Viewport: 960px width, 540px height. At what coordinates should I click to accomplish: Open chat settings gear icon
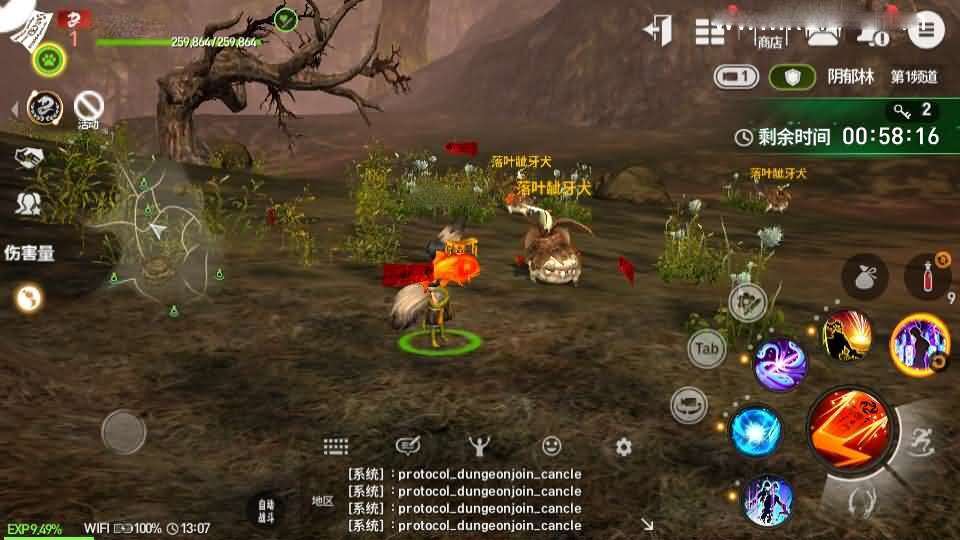(624, 447)
